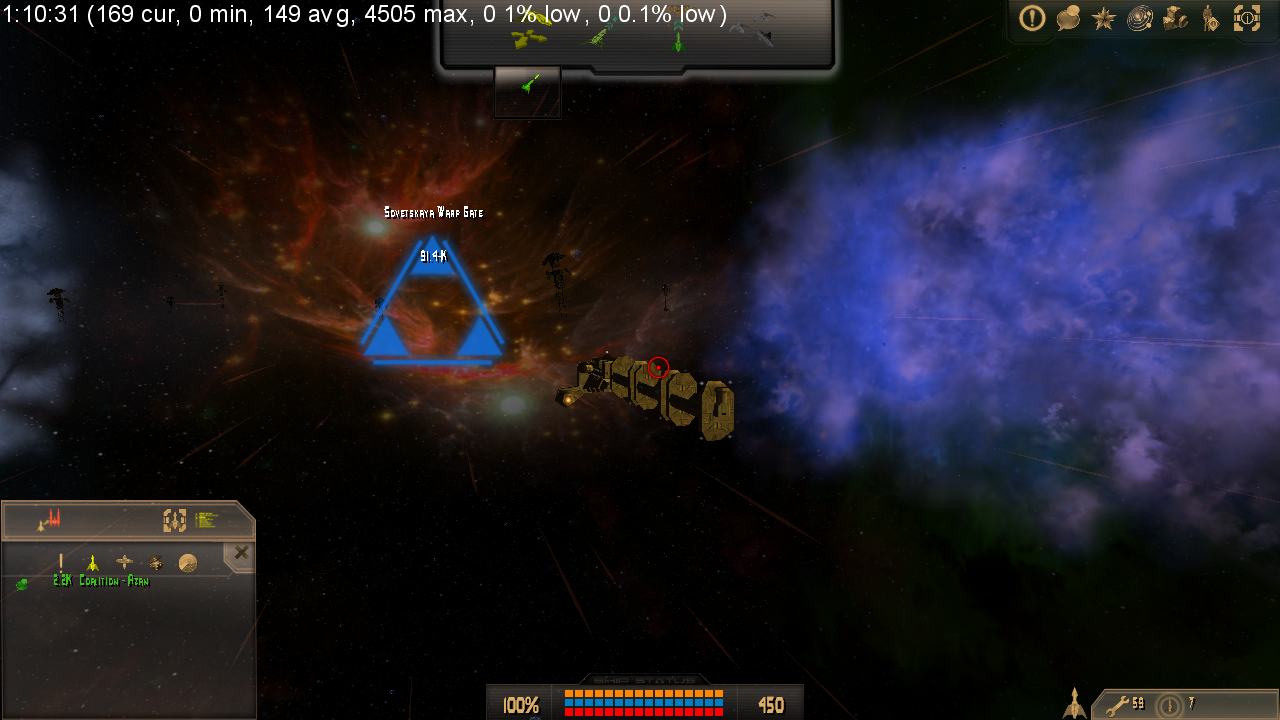Screen dimensions: 1280x720
Task: Open the cargo resources icon
Action: point(1174,18)
